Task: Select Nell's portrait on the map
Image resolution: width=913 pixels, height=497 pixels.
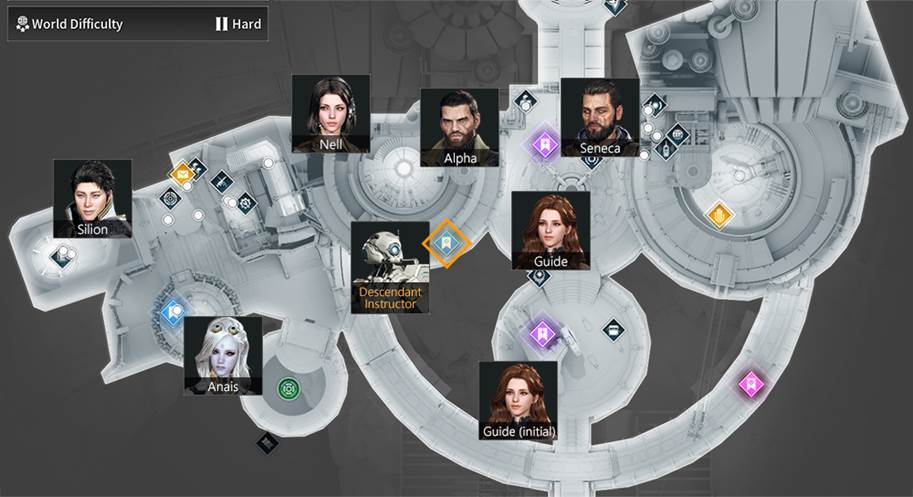Action: tap(331, 113)
